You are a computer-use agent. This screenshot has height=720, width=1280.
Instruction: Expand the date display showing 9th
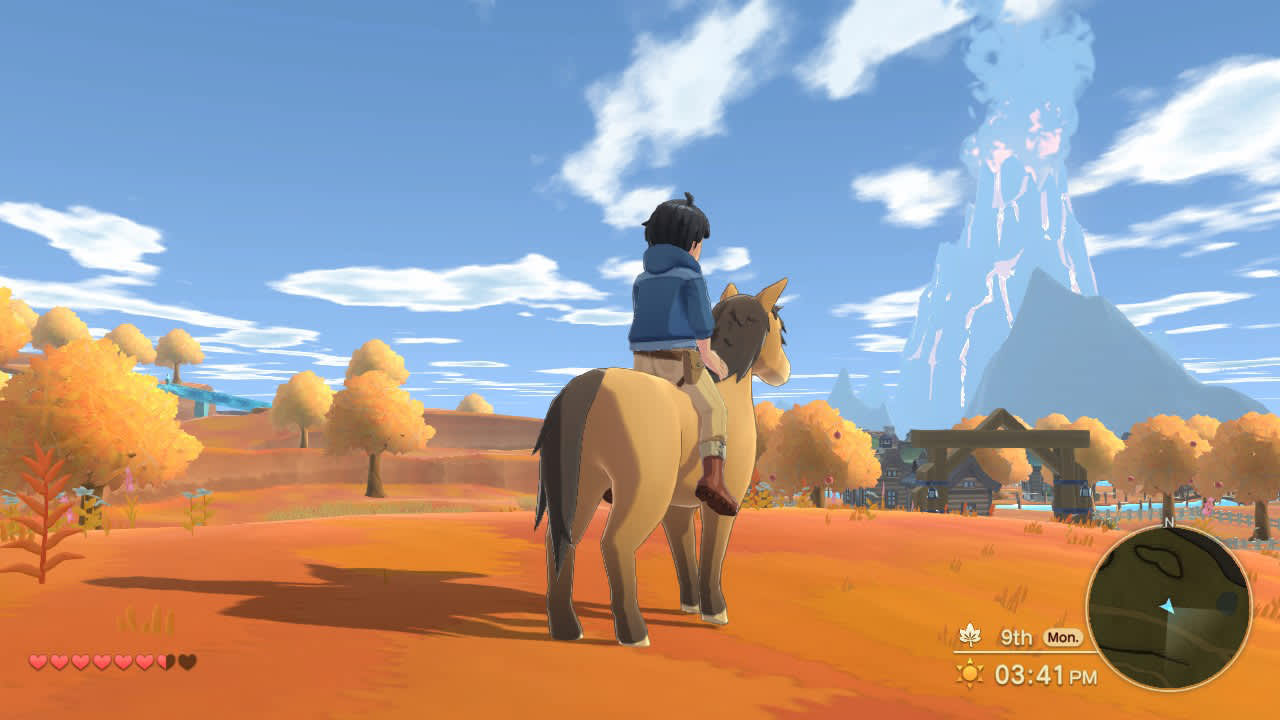[x=1015, y=636]
